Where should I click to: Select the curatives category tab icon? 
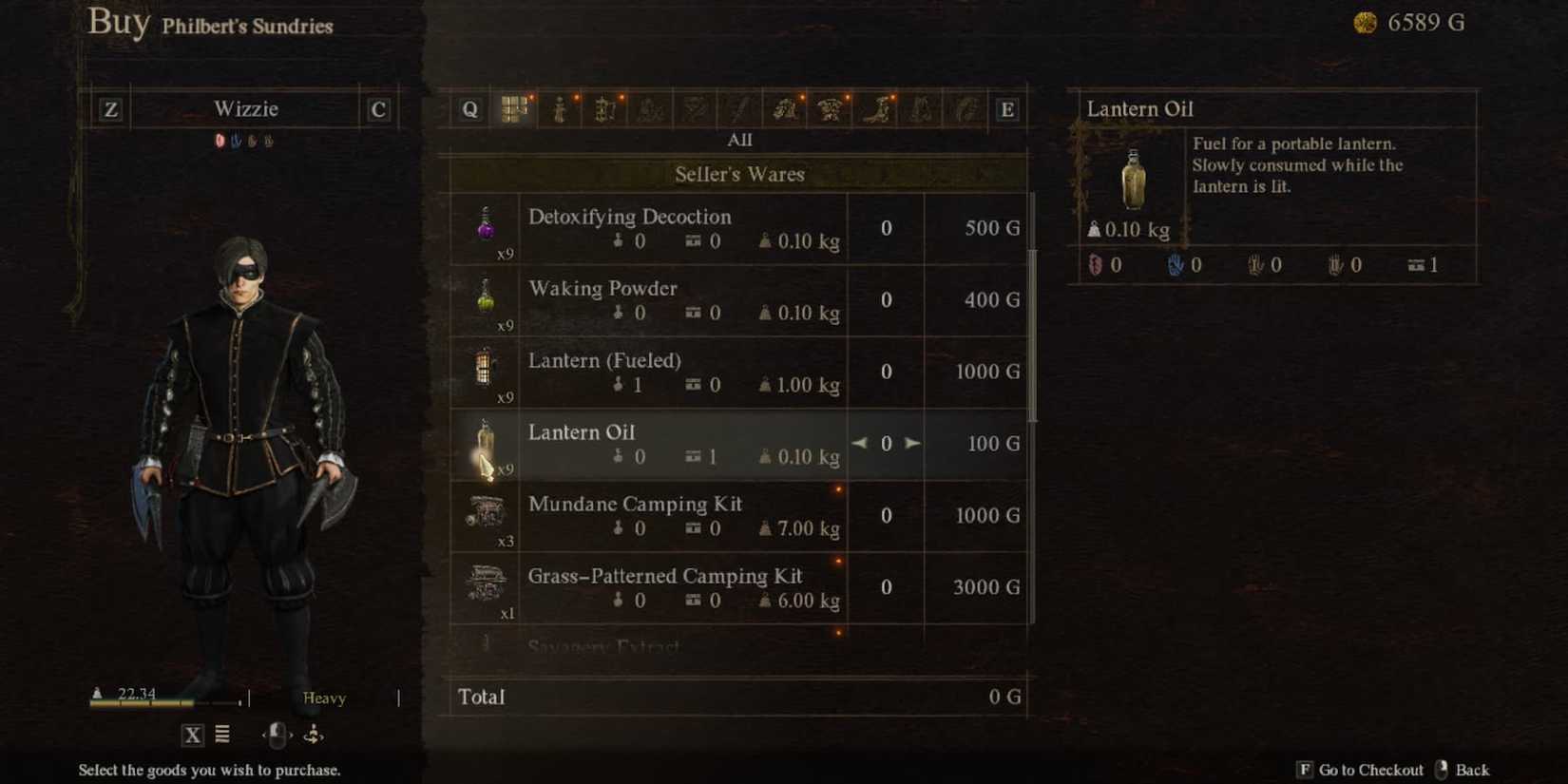[x=561, y=108]
